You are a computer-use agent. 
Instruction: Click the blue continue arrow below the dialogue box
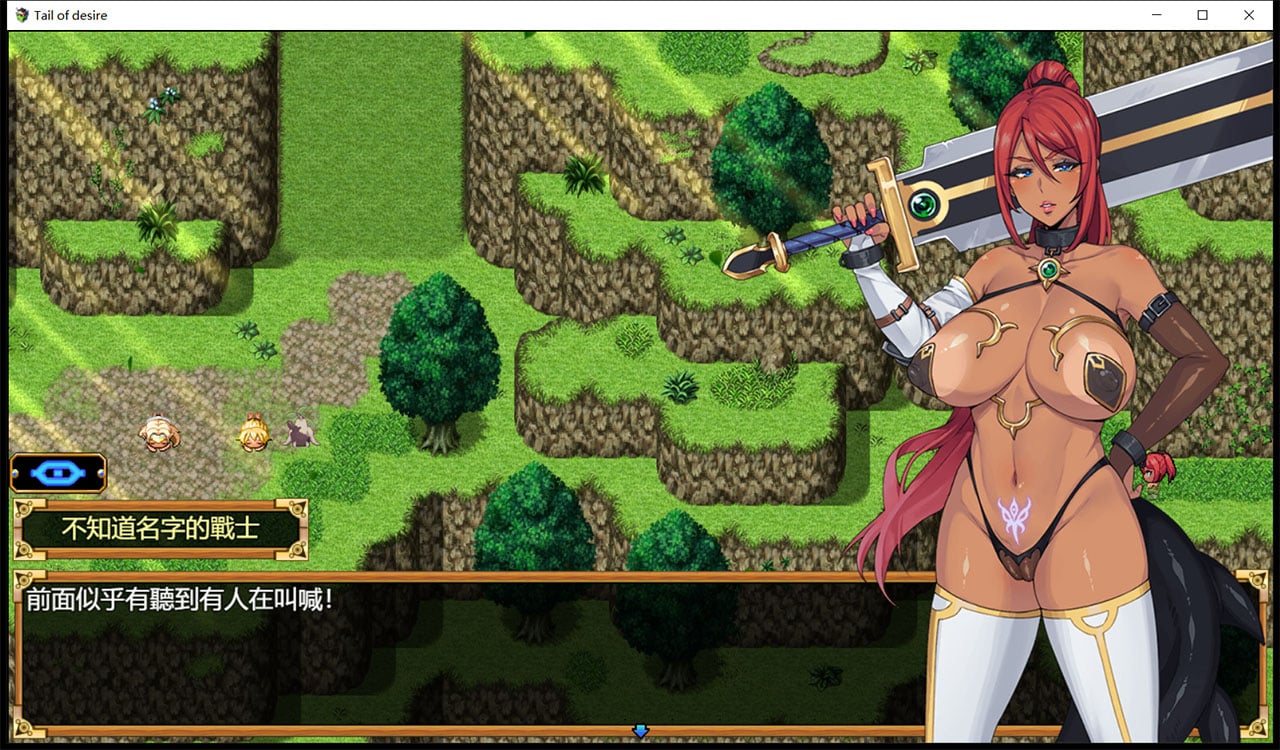coord(641,731)
